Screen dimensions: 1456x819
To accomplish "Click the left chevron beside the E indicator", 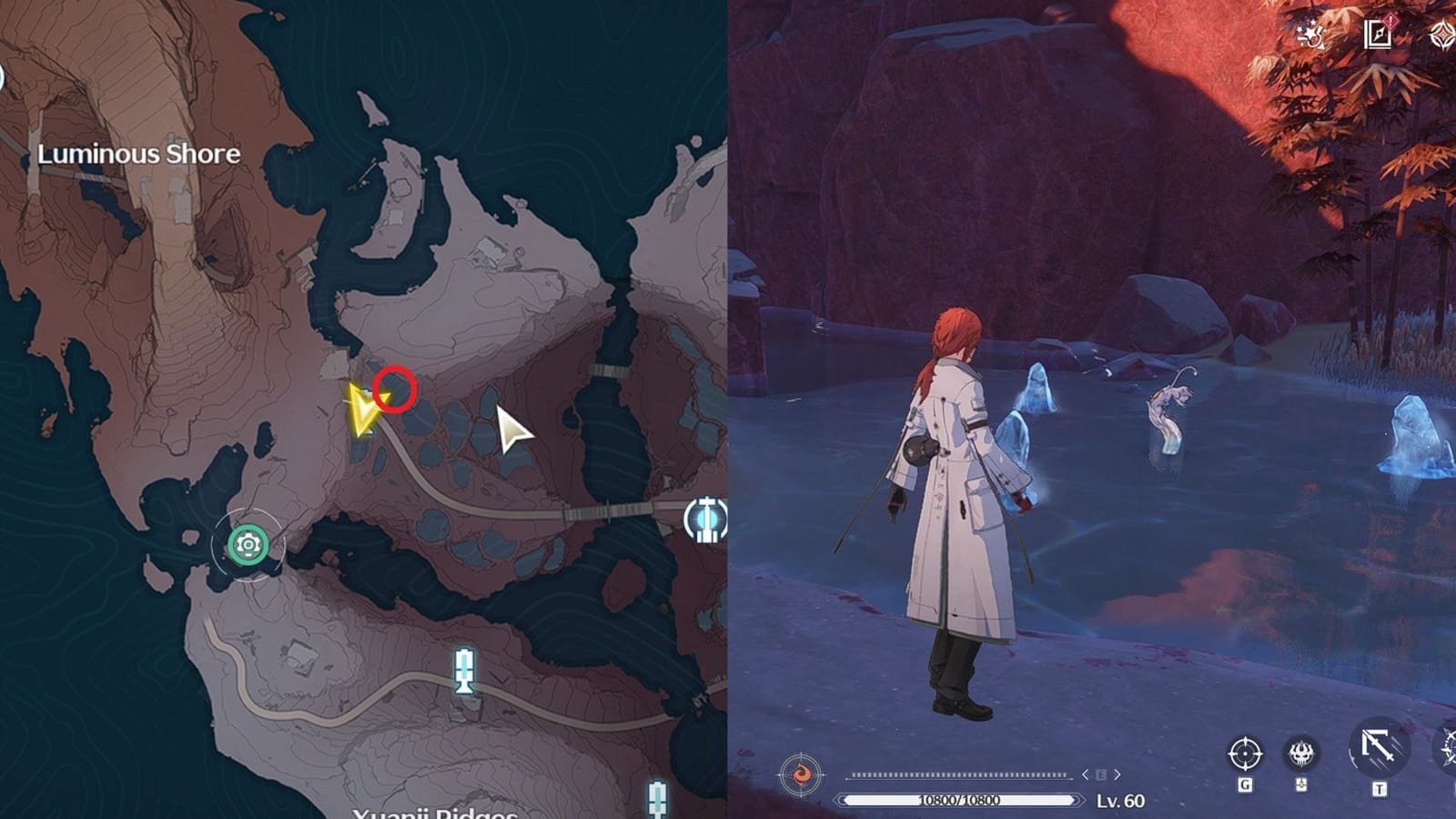I will tap(1086, 774).
